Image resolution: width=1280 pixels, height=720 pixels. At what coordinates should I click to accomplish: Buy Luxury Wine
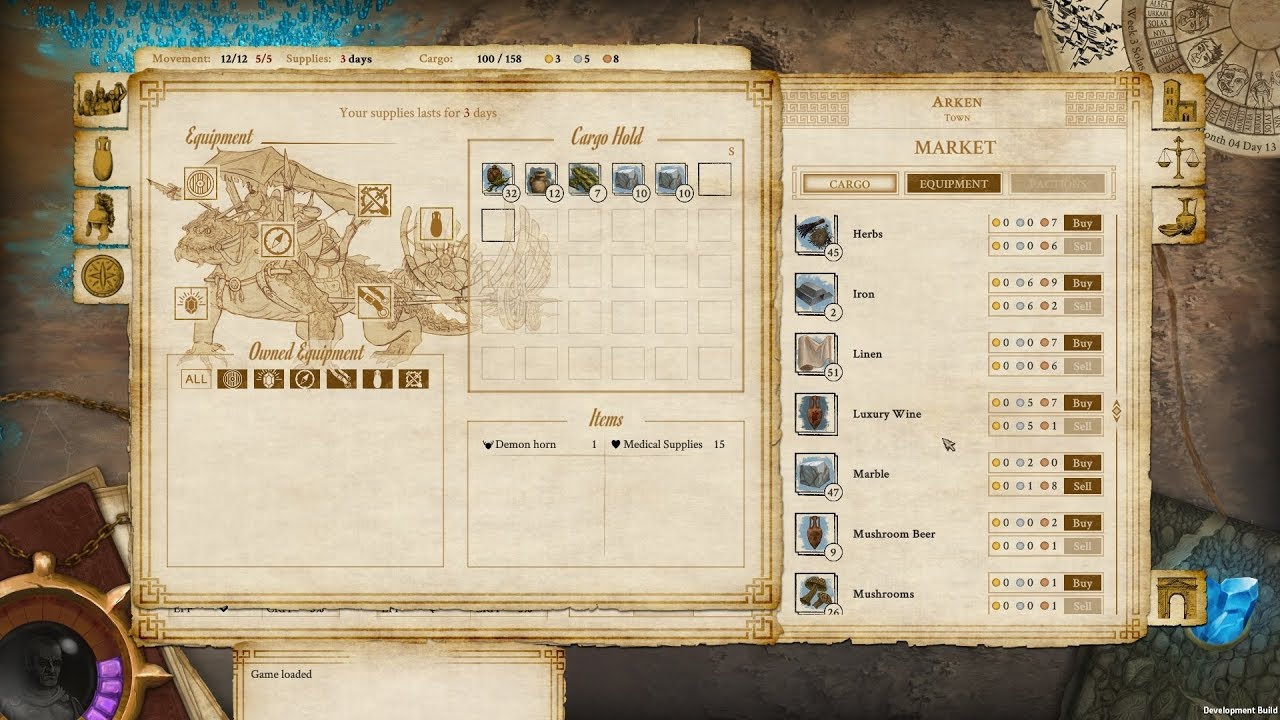pyautogui.click(x=1082, y=403)
